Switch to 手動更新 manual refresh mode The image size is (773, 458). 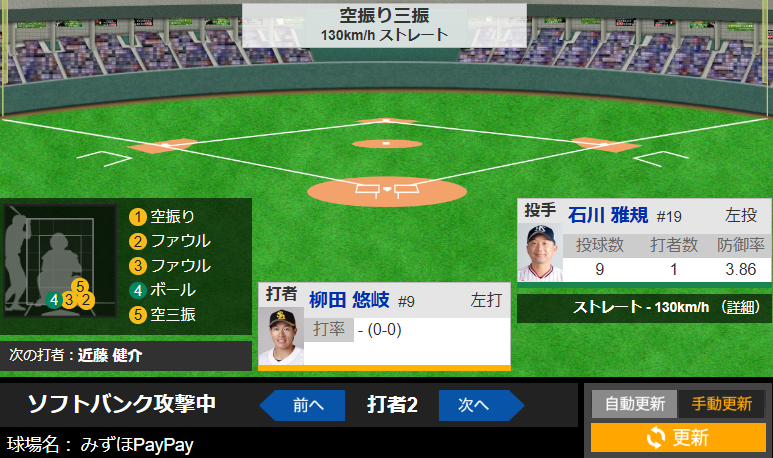(721, 404)
